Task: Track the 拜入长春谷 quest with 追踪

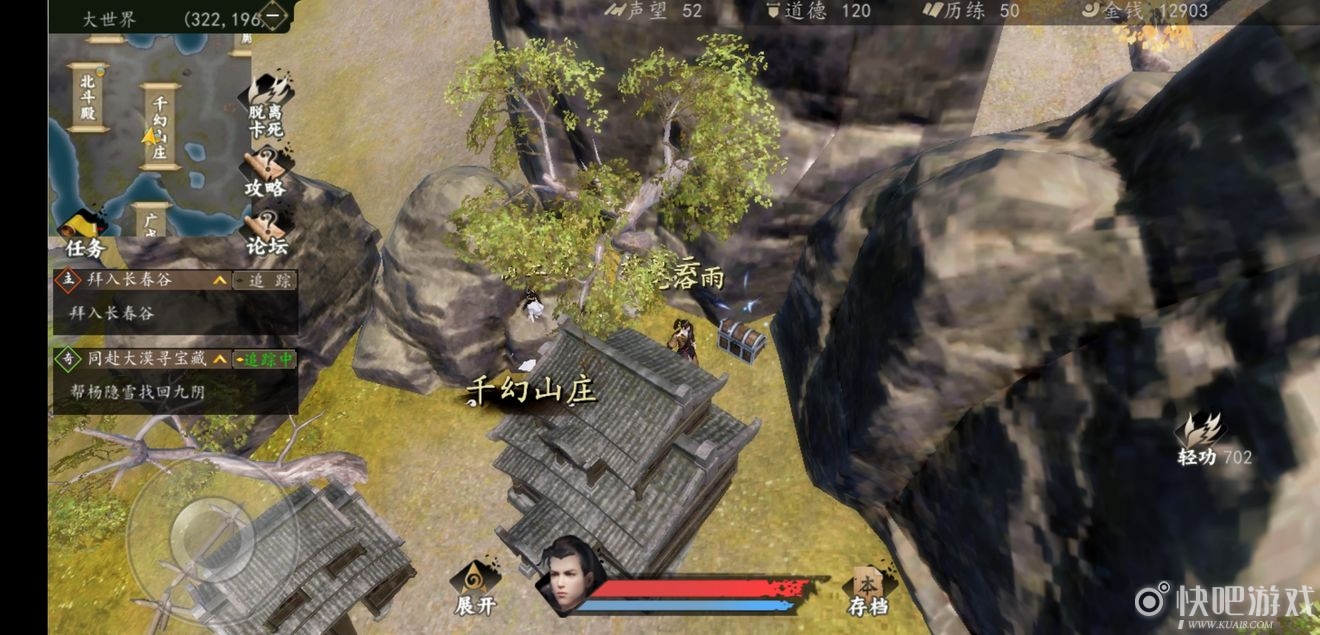Action: tap(266, 281)
